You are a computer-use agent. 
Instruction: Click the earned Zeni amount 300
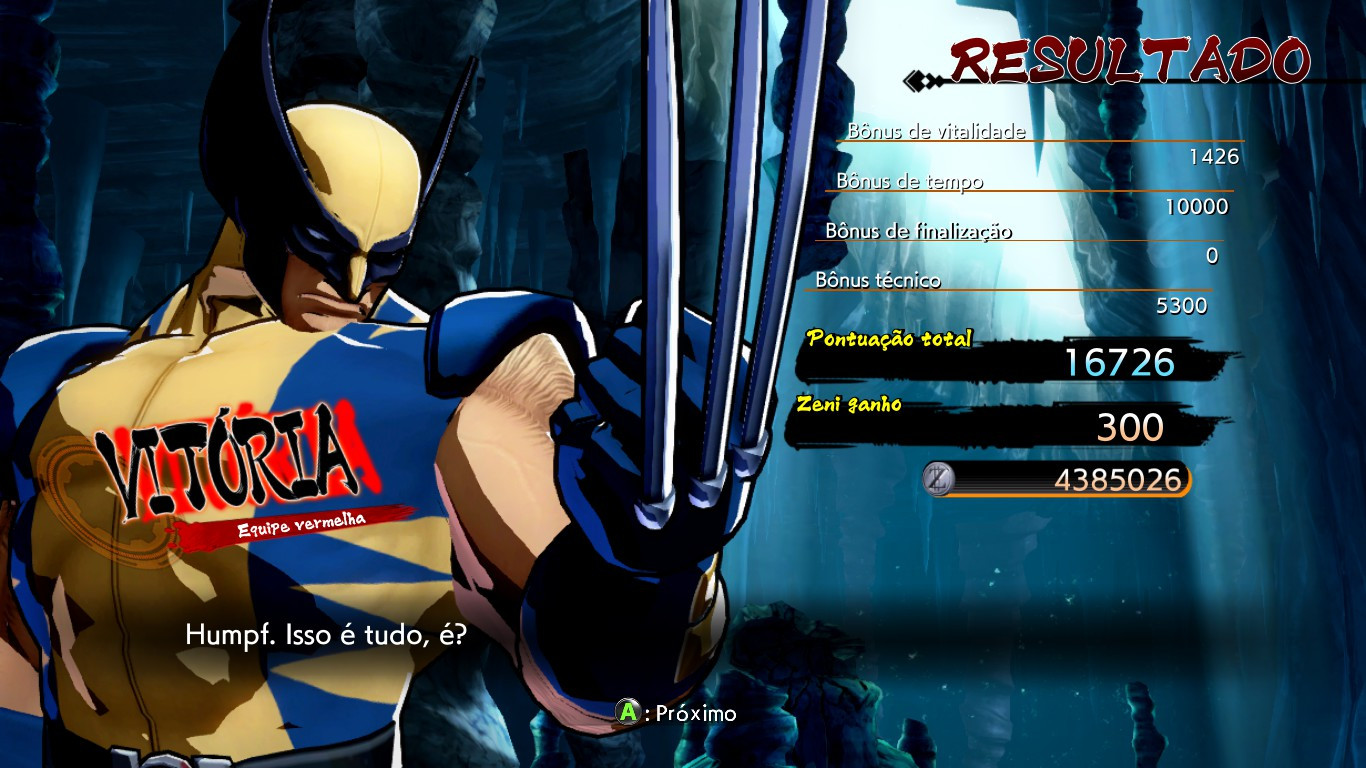coord(1128,425)
